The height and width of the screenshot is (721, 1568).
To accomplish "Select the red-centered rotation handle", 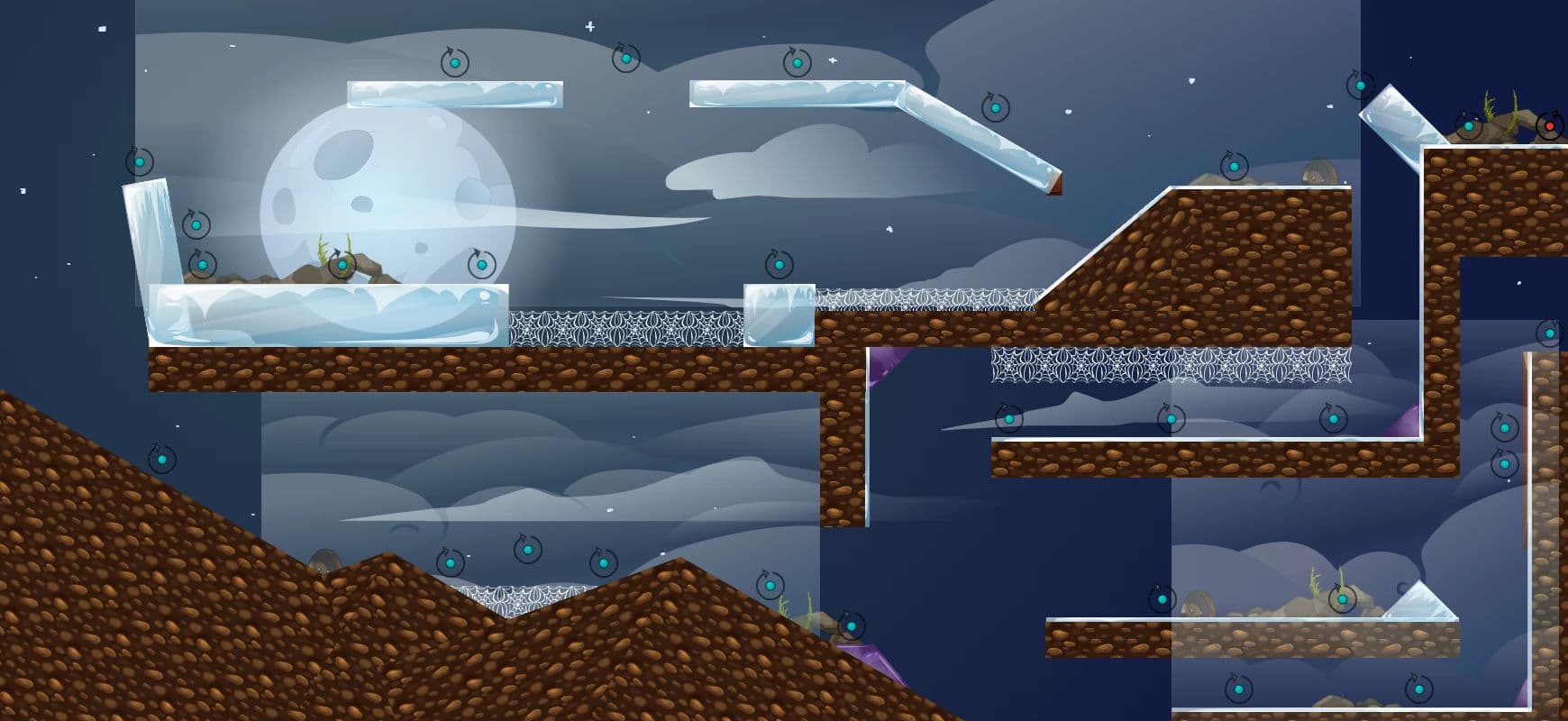I will pos(1549,126).
